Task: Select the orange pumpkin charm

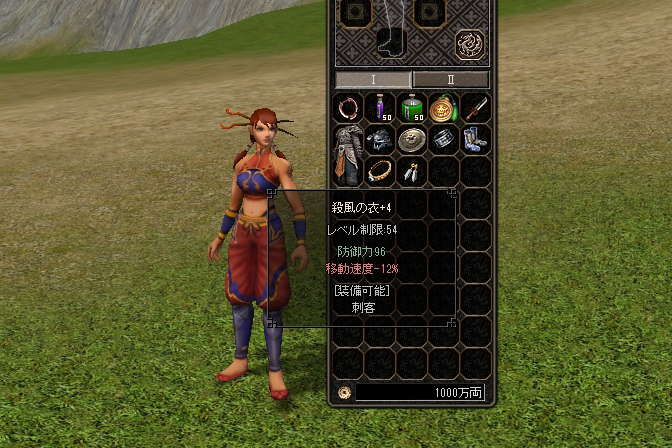Action: tap(444, 107)
